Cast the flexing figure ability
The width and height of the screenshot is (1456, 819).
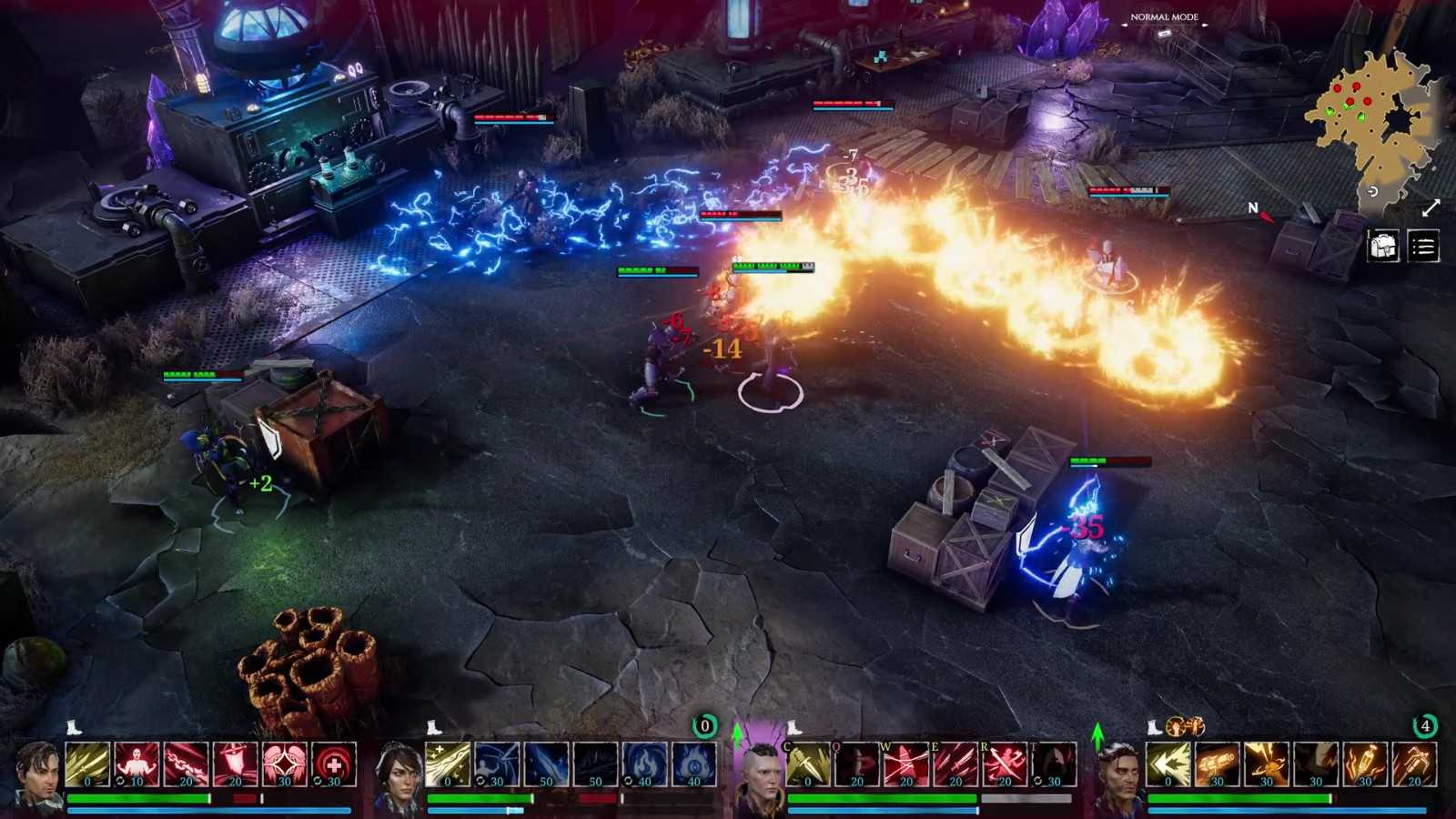[136, 763]
